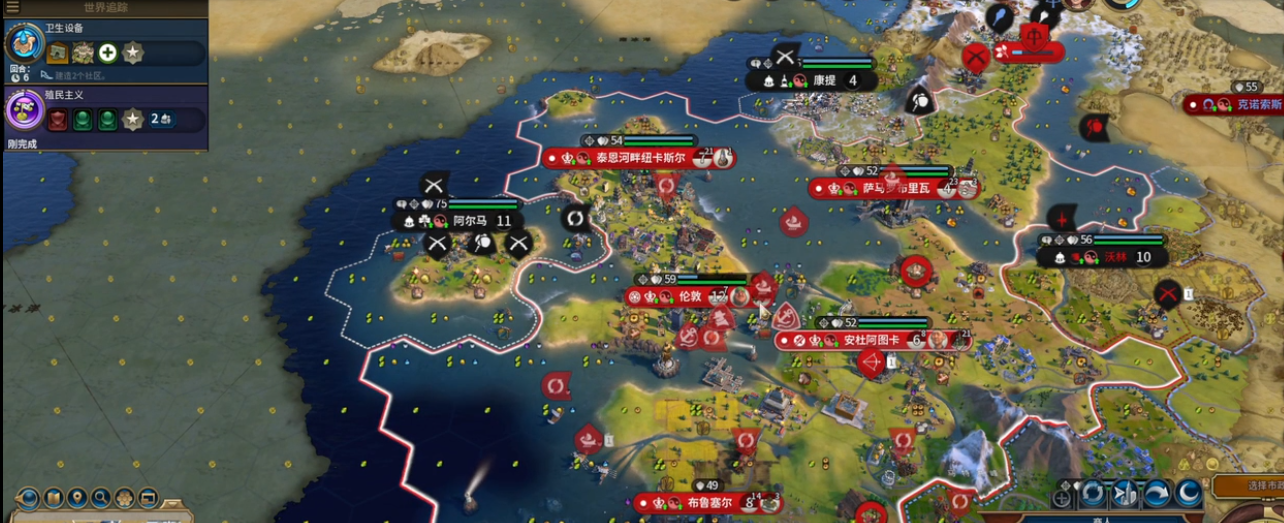Select the 康提 city-state banner
Viewport: 1284px width, 523px height.
tap(823, 81)
